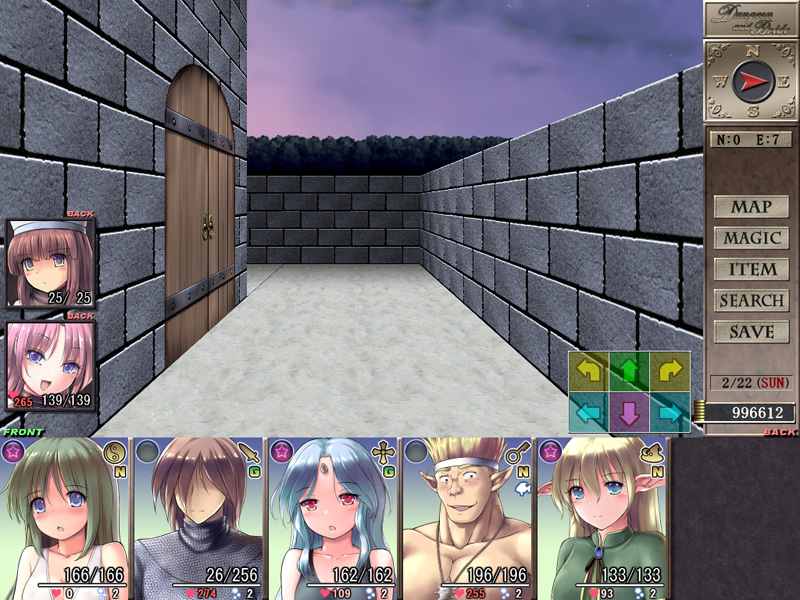Use the SEARCH command

tap(751, 300)
